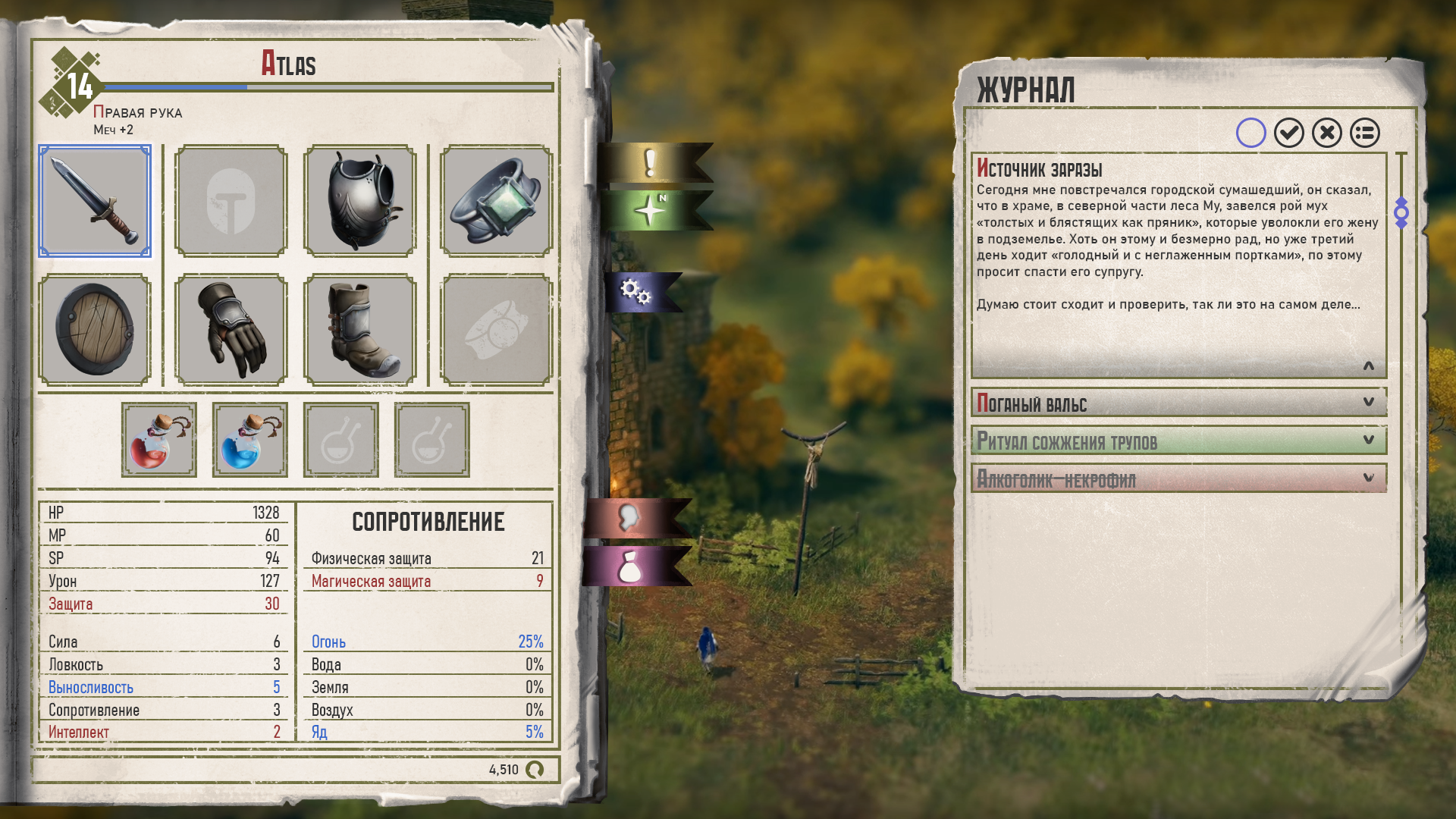The width and height of the screenshot is (1456, 819).
Task: Select the leather gloves slot
Action: pyautogui.click(x=231, y=330)
